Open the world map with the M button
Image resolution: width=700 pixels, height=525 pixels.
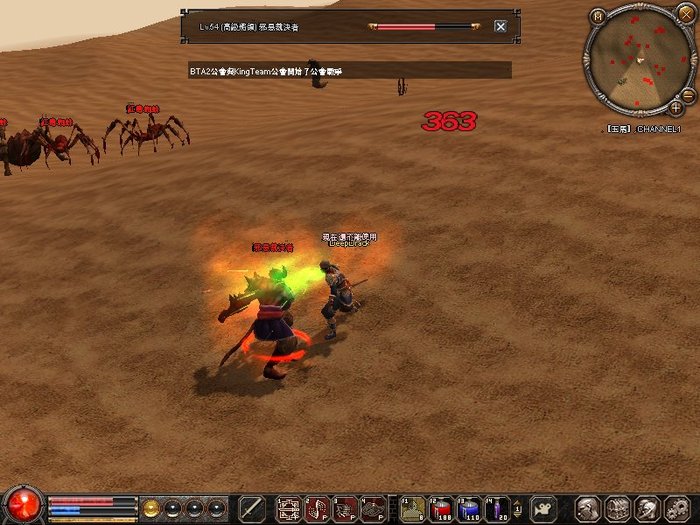(598, 16)
